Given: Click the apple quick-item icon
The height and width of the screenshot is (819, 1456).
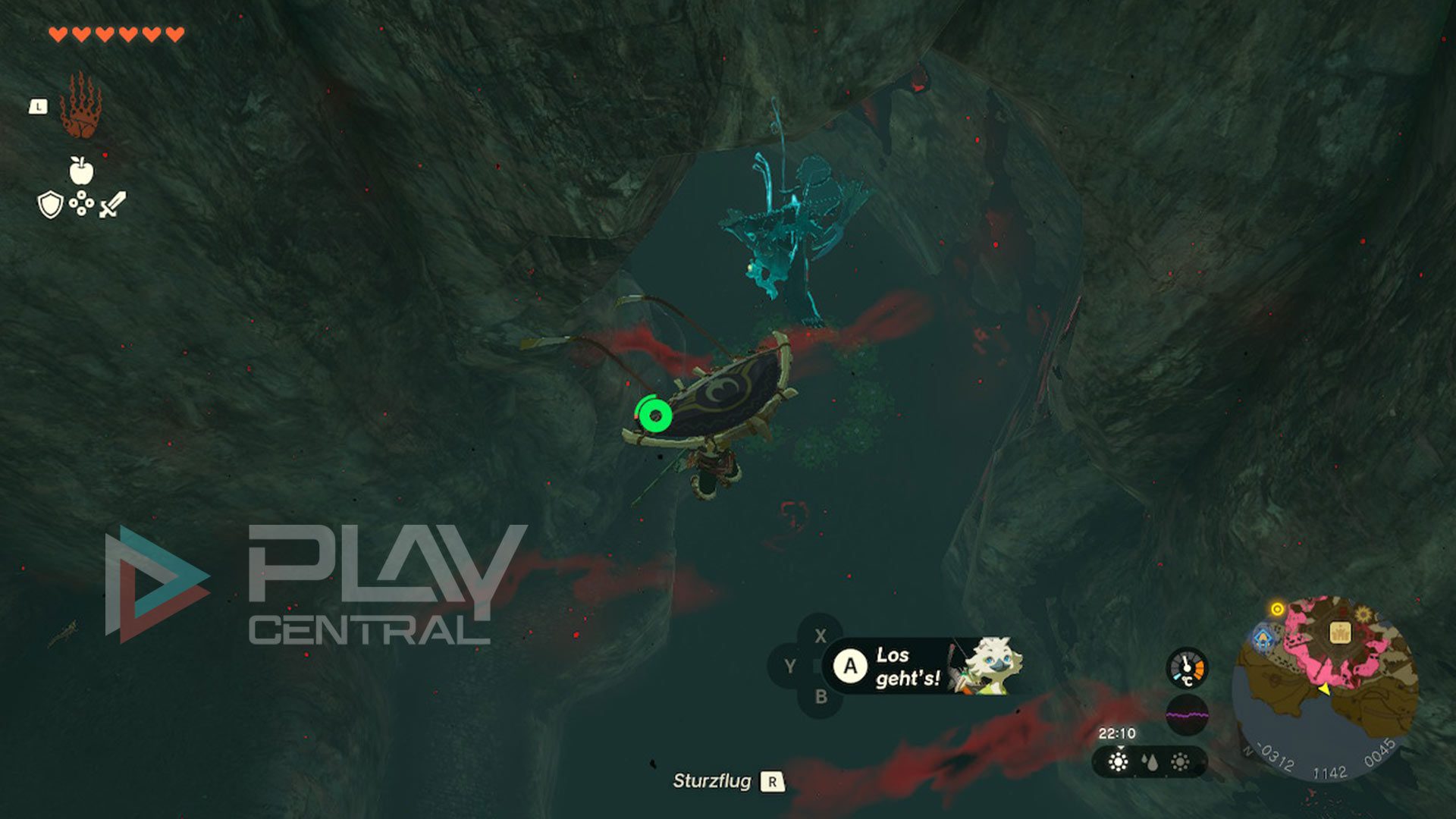Looking at the screenshot, I should (x=81, y=170).
